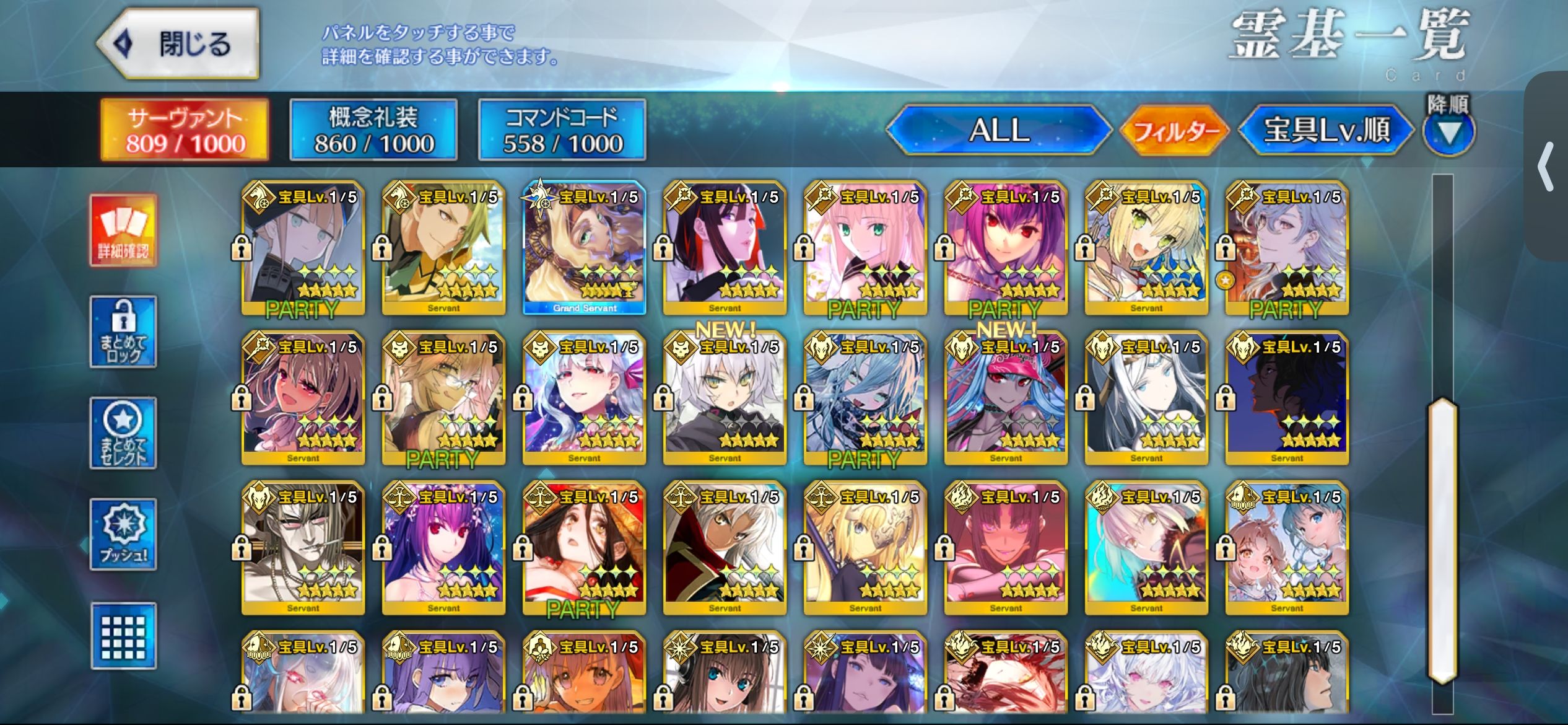The image size is (1568, 725).
Task: Open the 概念礼装 craft essence tab
Action: [373, 130]
